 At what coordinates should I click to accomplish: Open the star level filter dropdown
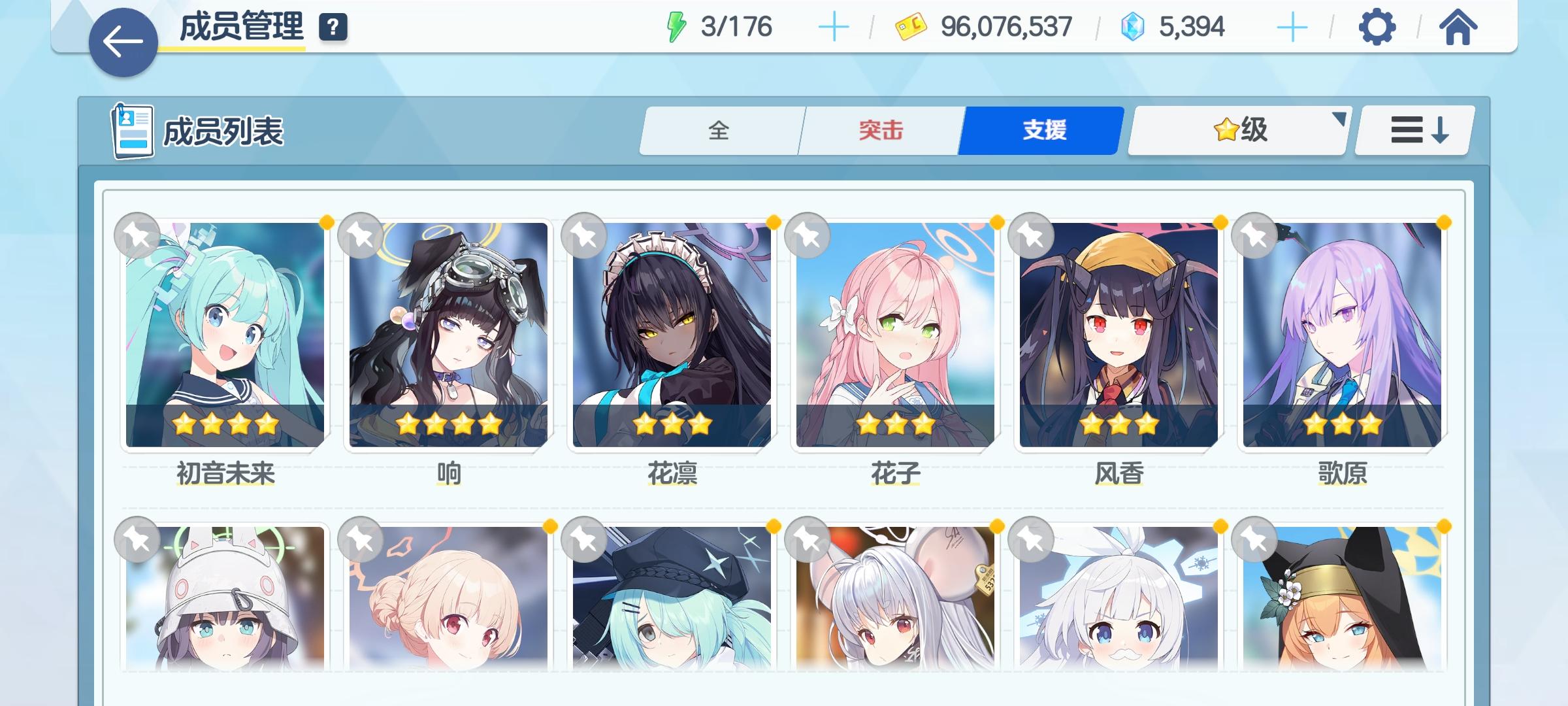pyautogui.click(x=1237, y=131)
